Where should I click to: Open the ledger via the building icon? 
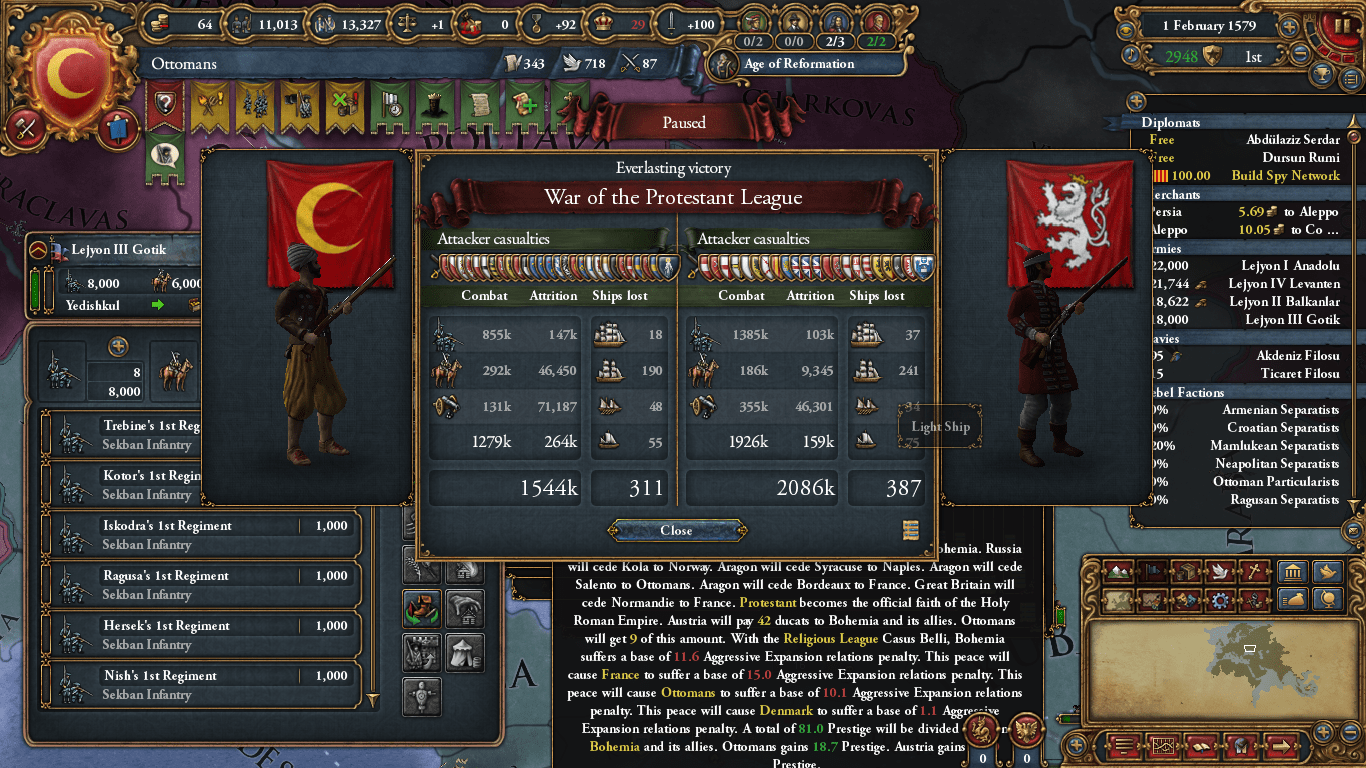point(1292,572)
